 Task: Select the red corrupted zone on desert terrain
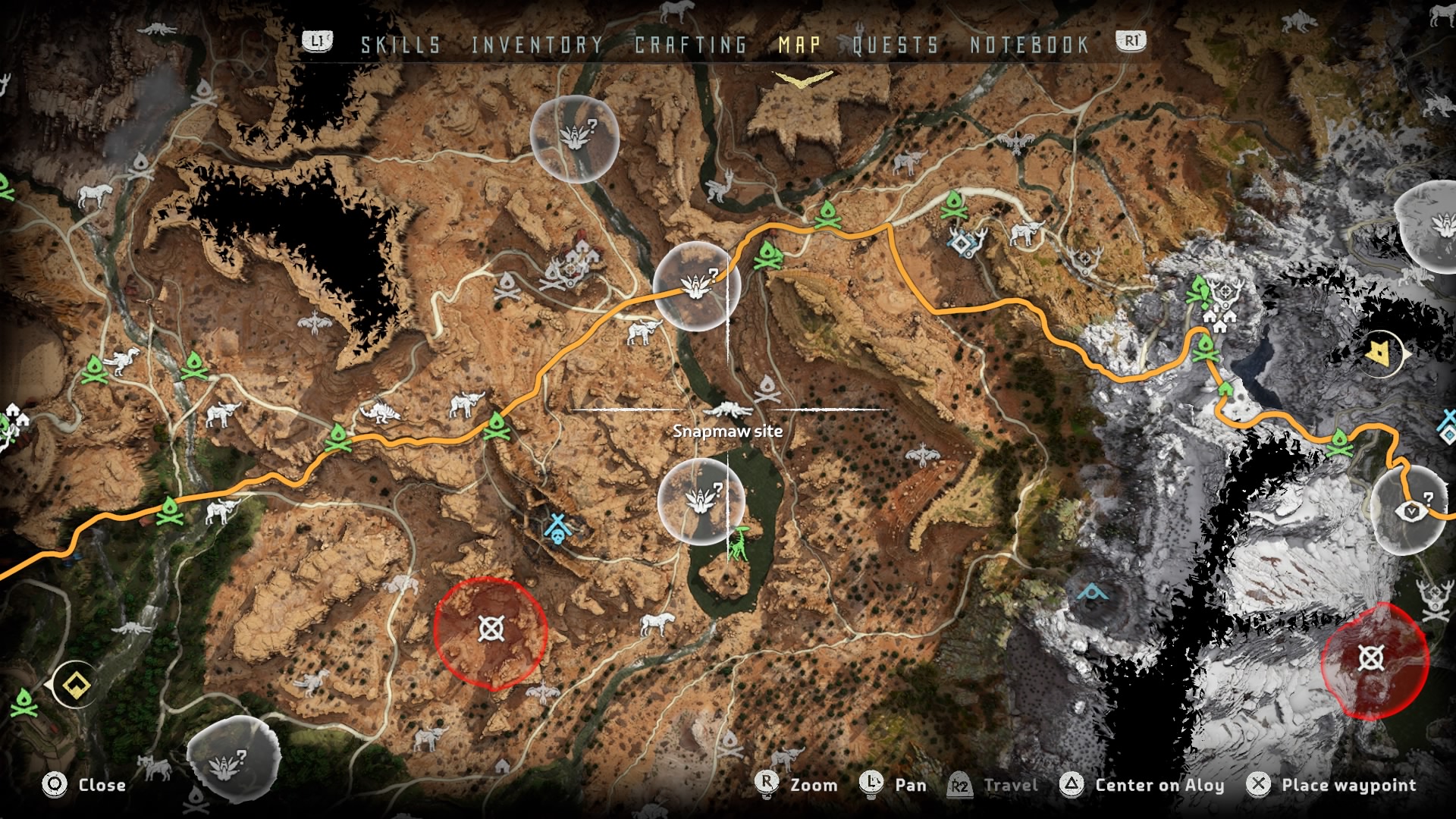click(x=491, y=629)
